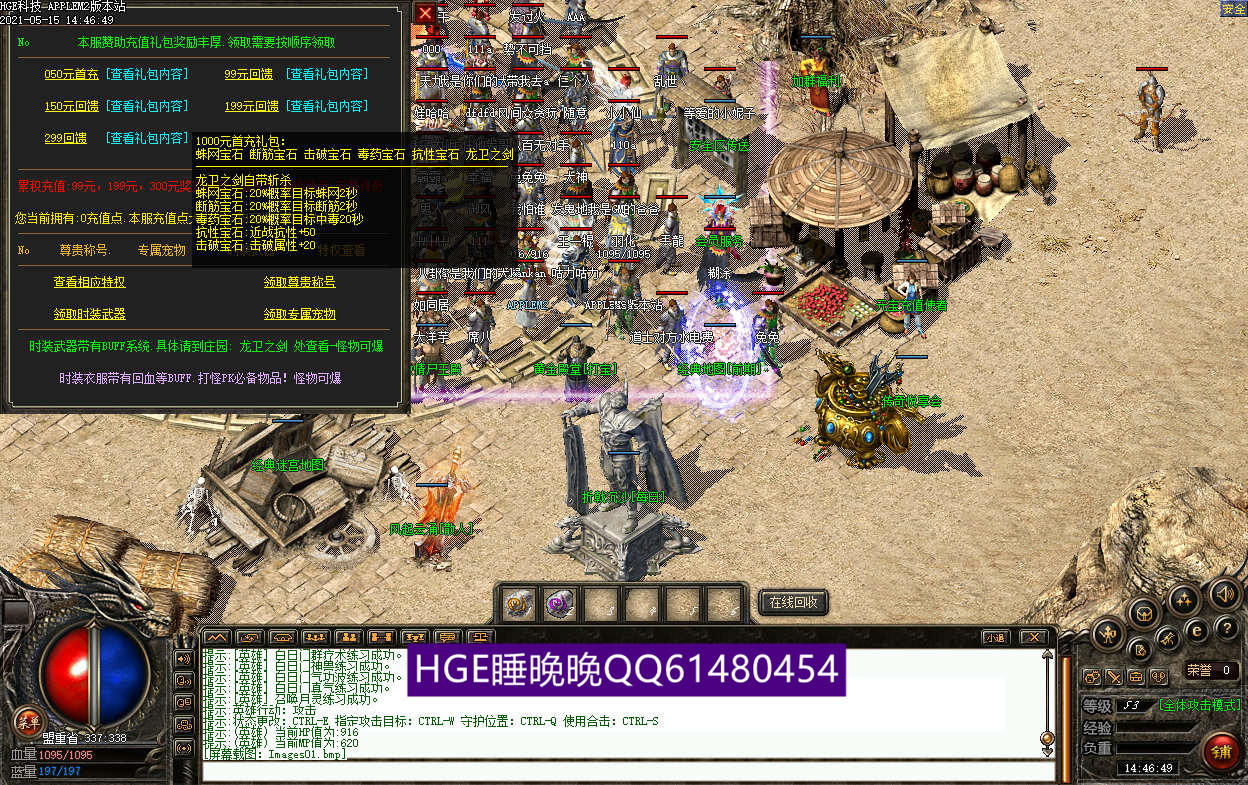The height and width of the screenshot is (785, 1248).
Task: Toggle sound with the speaker icon
Action: pos(1224,594)
